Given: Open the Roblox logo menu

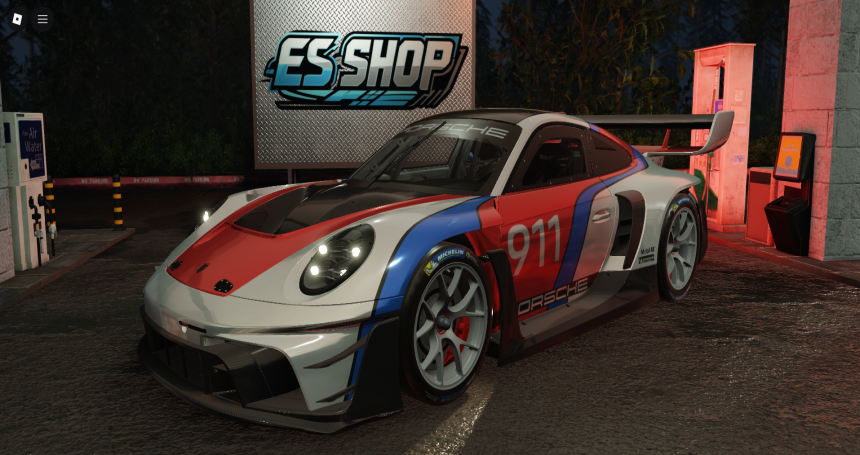Looking at the screenshot, I should (16, 19).
